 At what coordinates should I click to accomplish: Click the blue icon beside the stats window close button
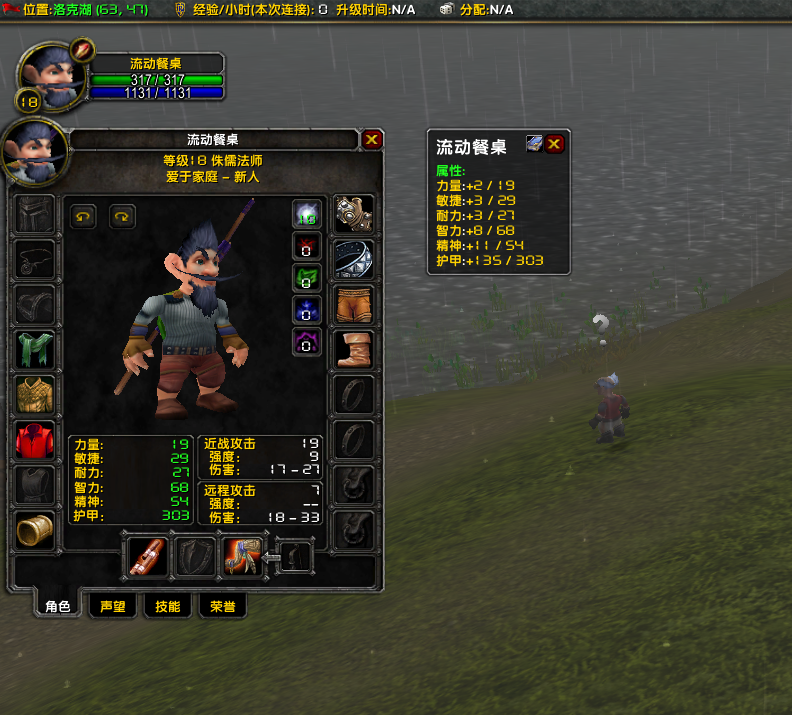(535, 144)
